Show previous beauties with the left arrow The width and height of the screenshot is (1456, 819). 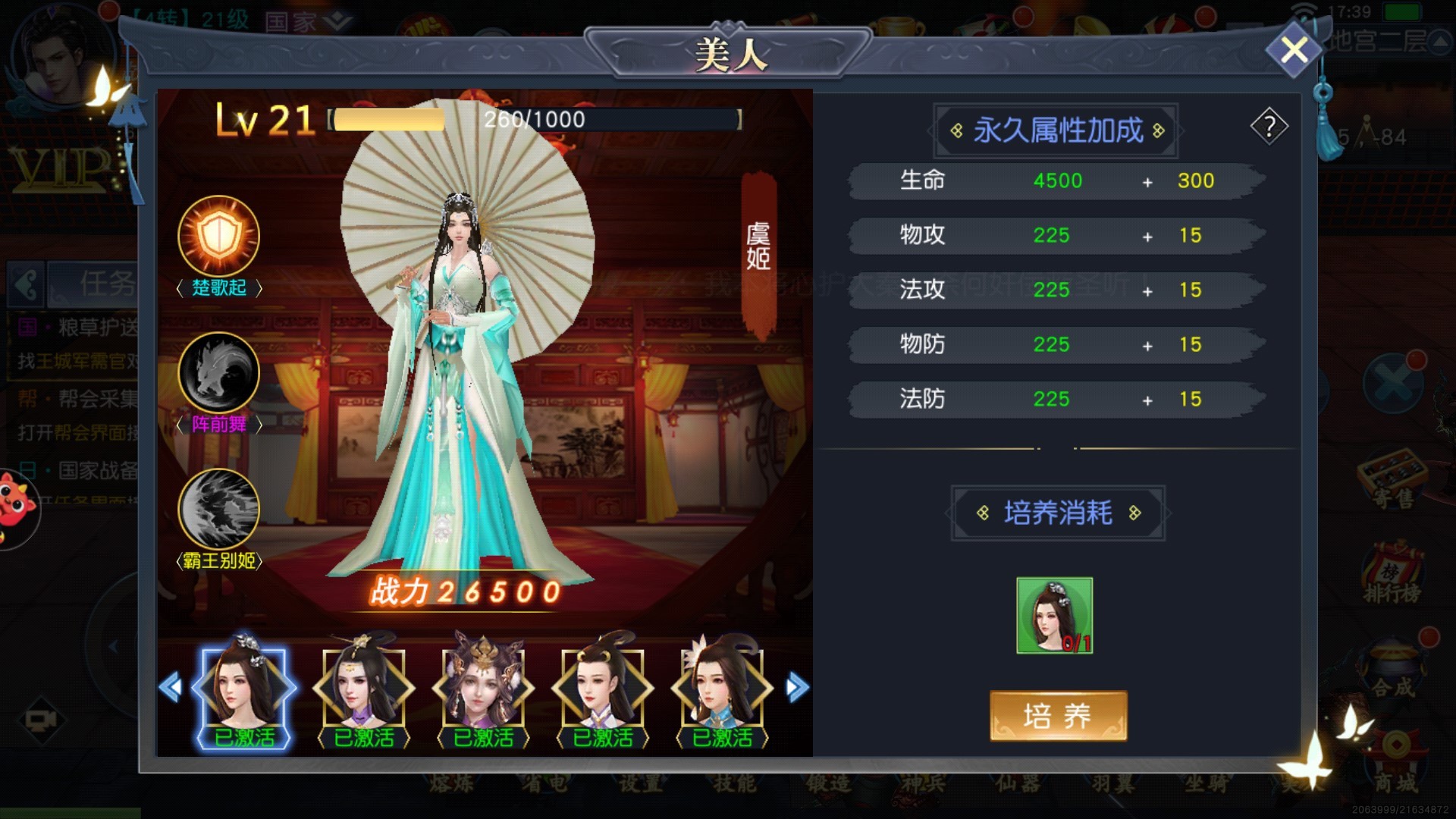coord(171,688)
